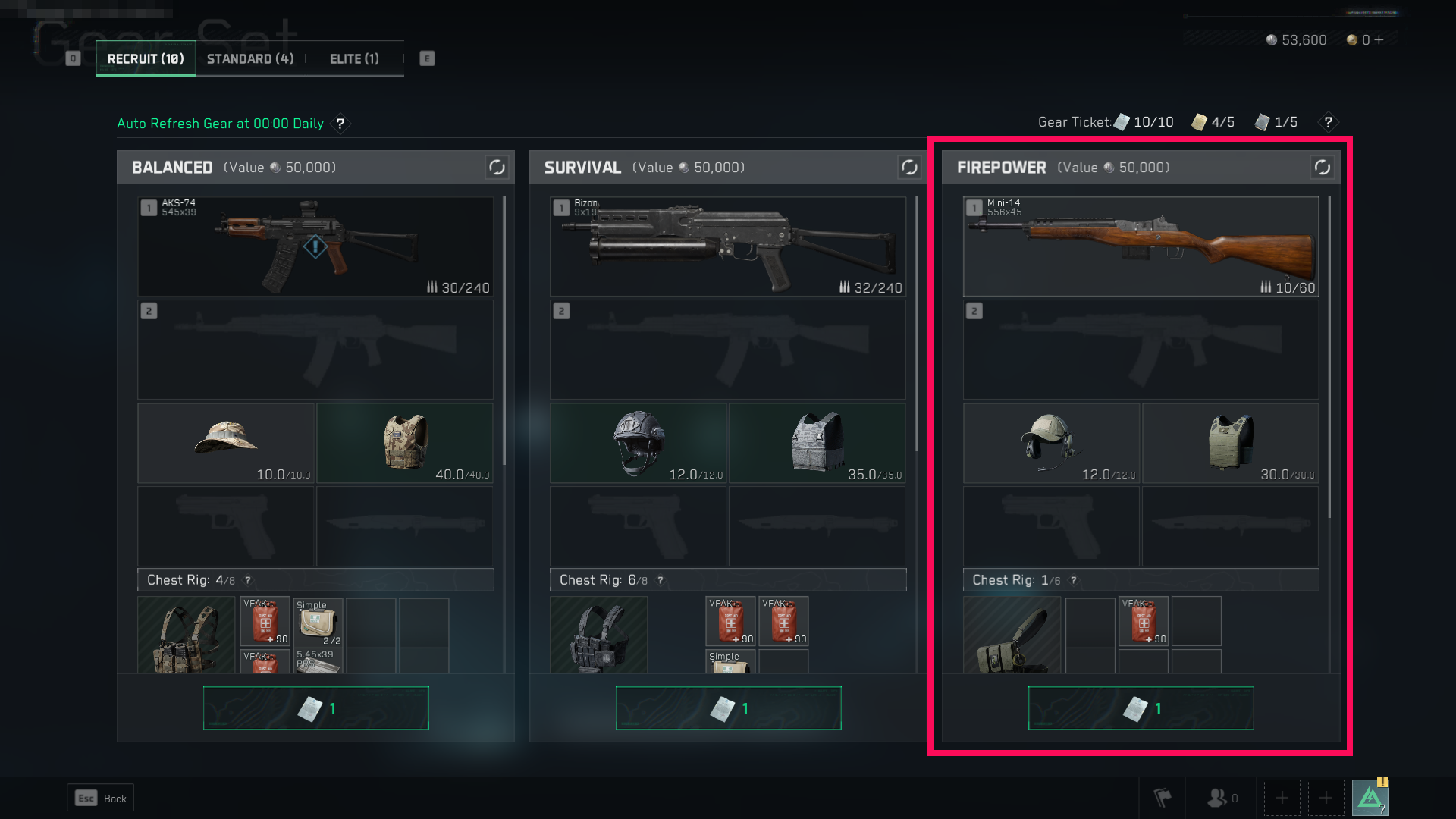Image resolution: width=1456 pixels, height=819 pixels.
Task: Open the Auto Refresh Gear help tooltip
Action: coord(340,124)
